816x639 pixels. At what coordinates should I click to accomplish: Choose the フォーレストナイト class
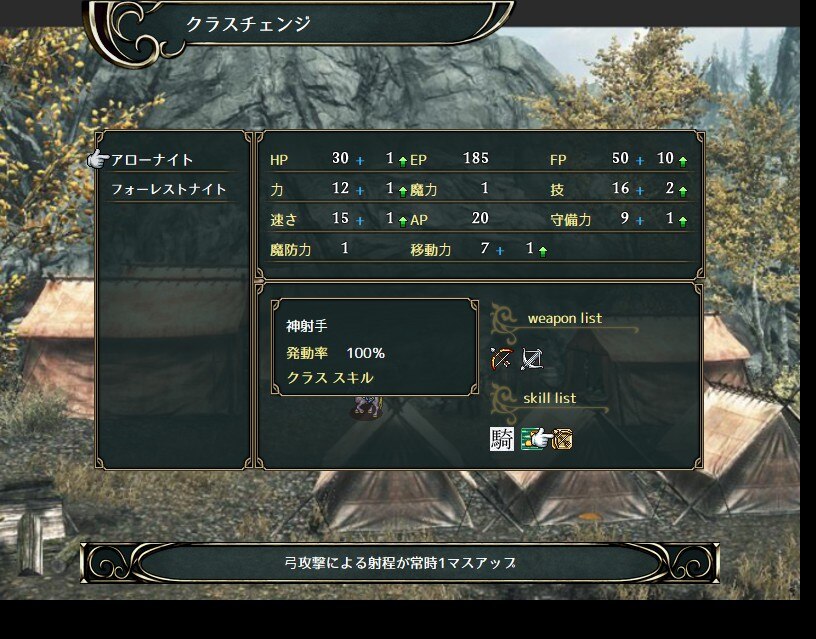click(x=168, y=189)
